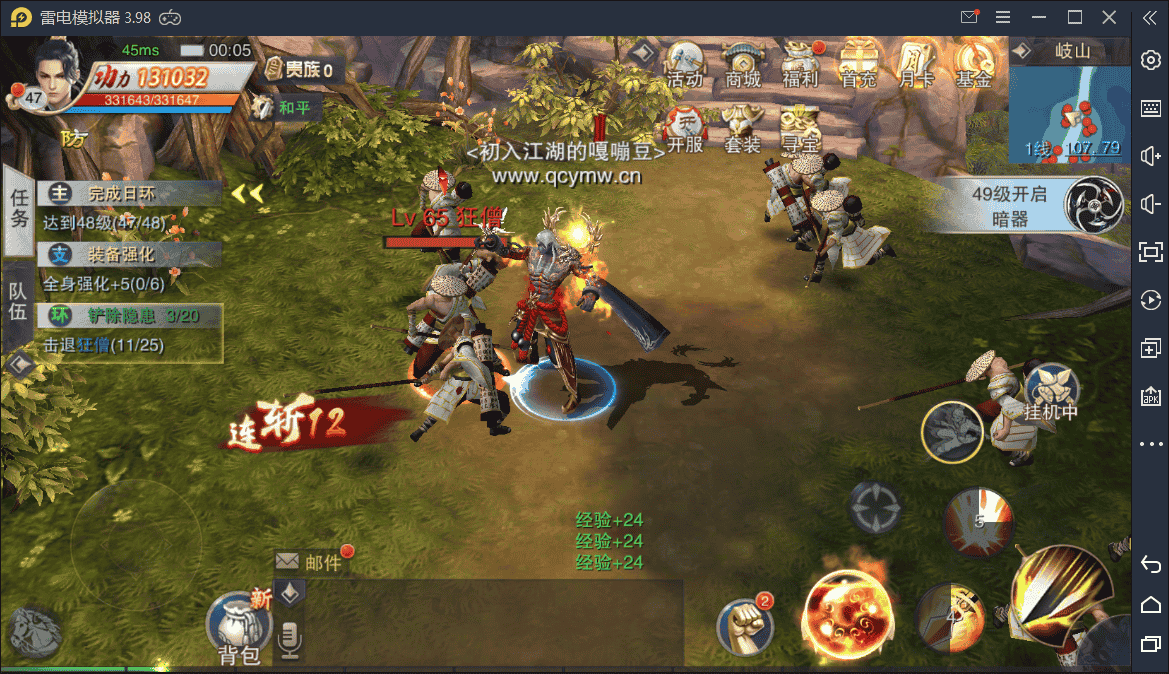Open the 套装 set equipment menu
This screenshot has width=1169, height=674.
tap(742, 130)
